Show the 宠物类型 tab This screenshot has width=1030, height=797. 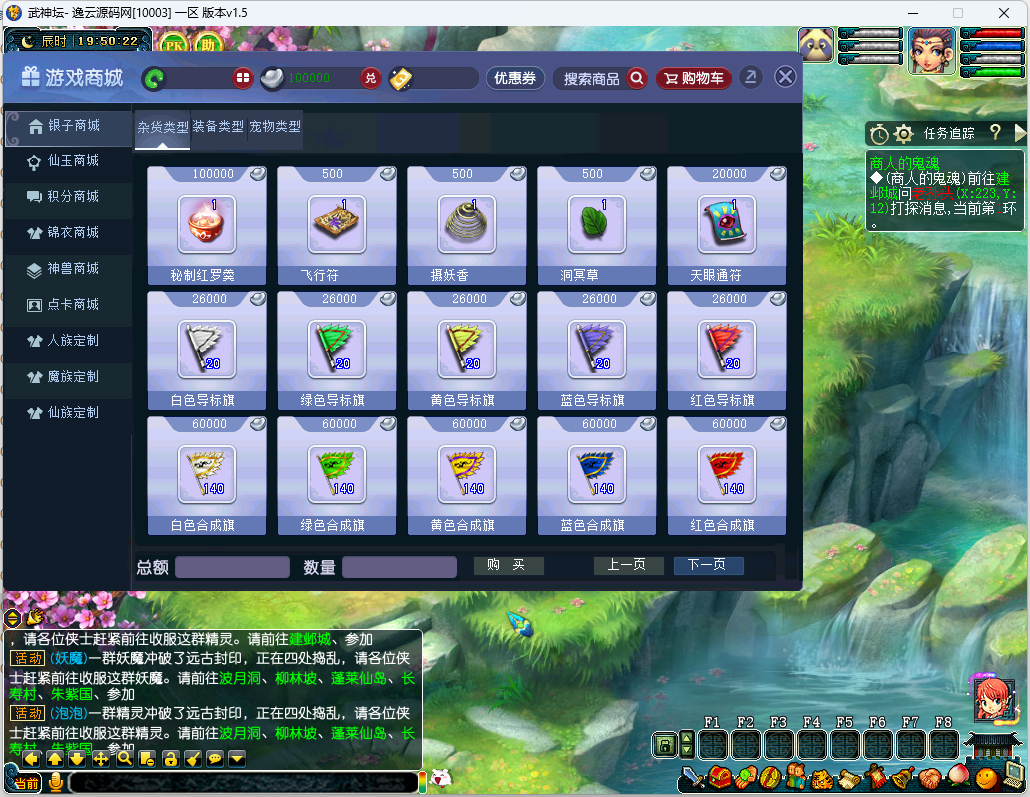(x=275, y=127)
